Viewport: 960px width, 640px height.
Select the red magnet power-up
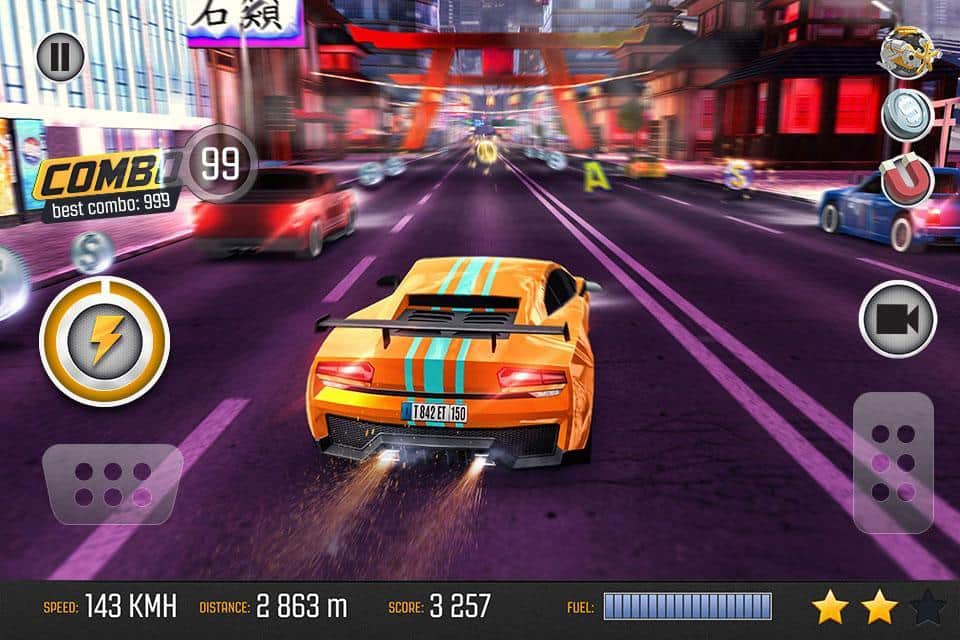907,181
